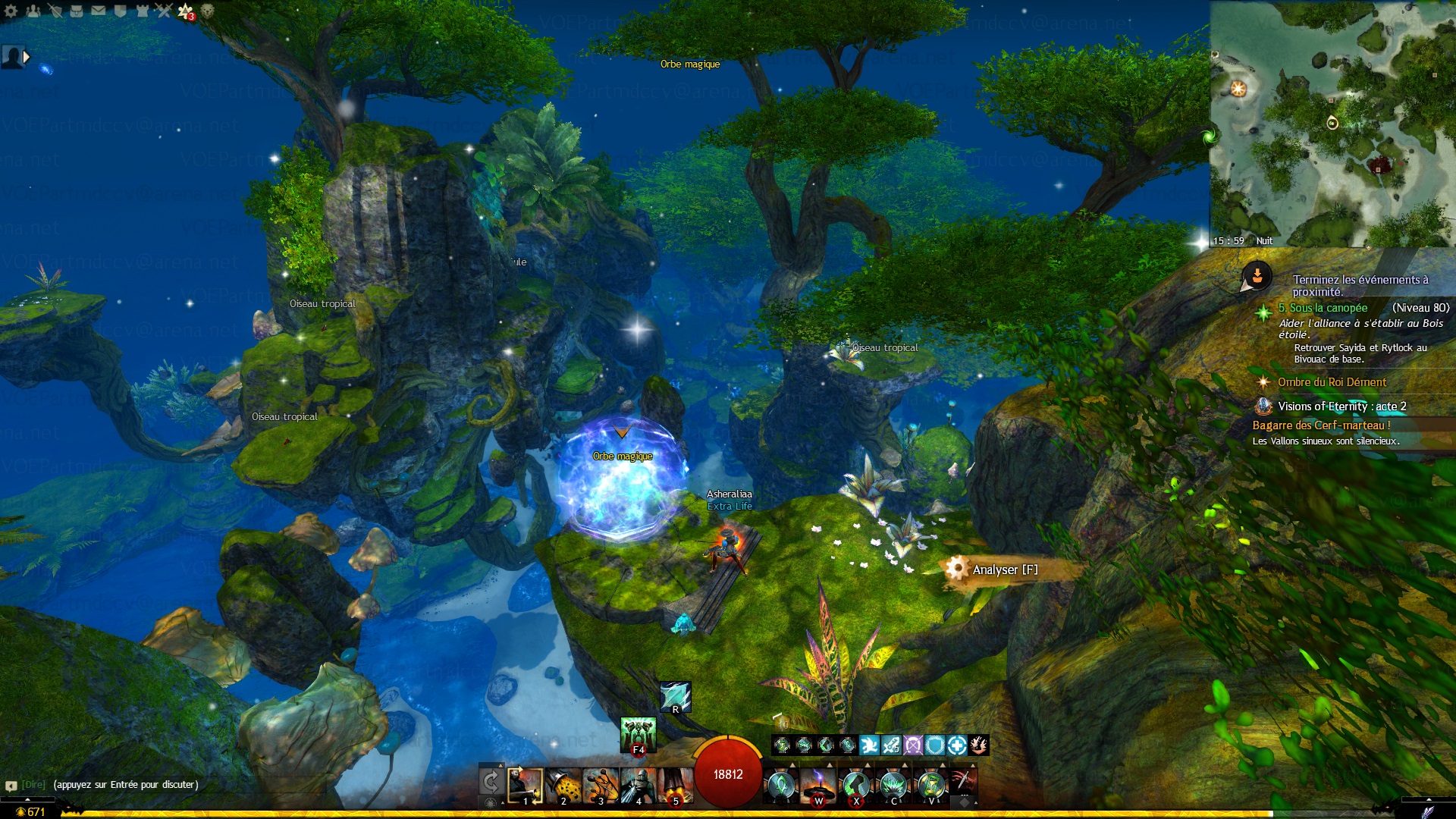Open the game menu gear icon
The height and width of the screenshot is (819, 1456).
point(11,11)
